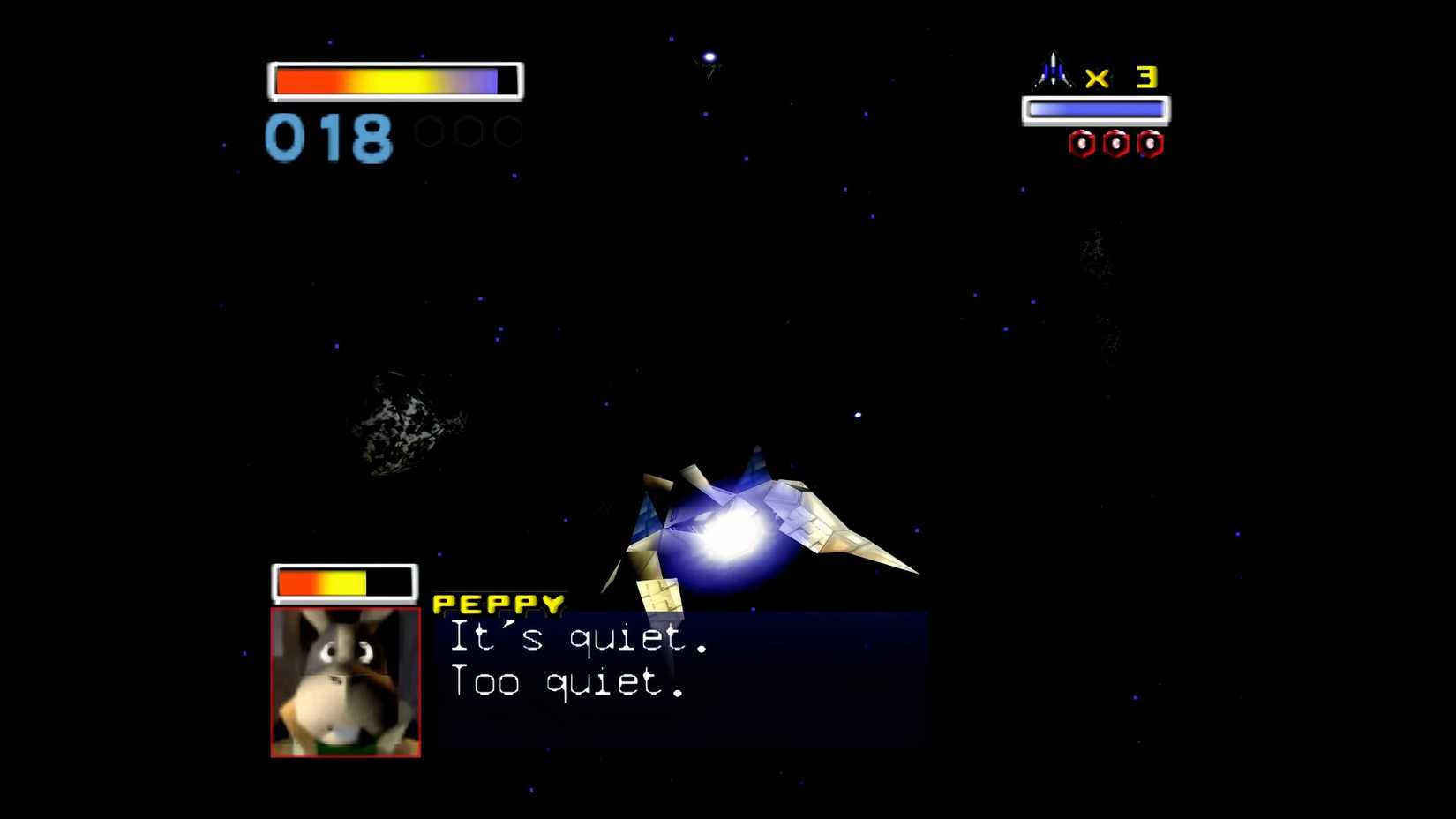Screen dimensions: 1456x819
Task: Click the first empty bomb hexagon slot
Action: point(428,131)
